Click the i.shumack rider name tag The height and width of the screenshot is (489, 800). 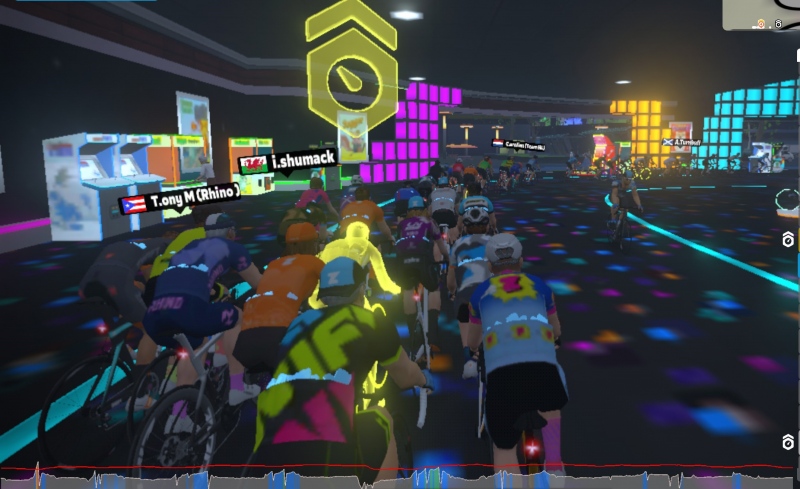289,160
